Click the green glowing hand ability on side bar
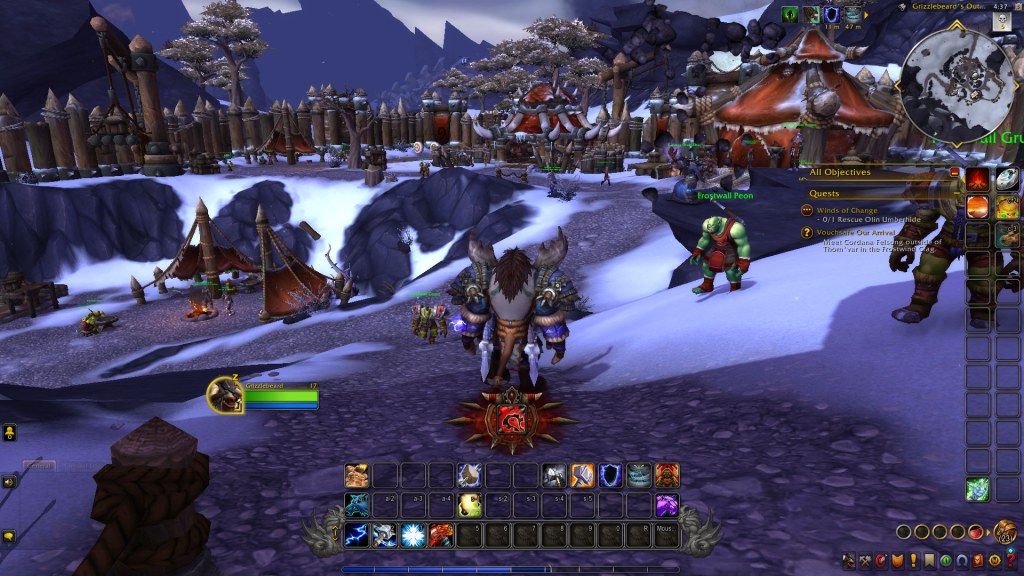The width and height of the screenshot is (1024, 576). pos(978,490)
